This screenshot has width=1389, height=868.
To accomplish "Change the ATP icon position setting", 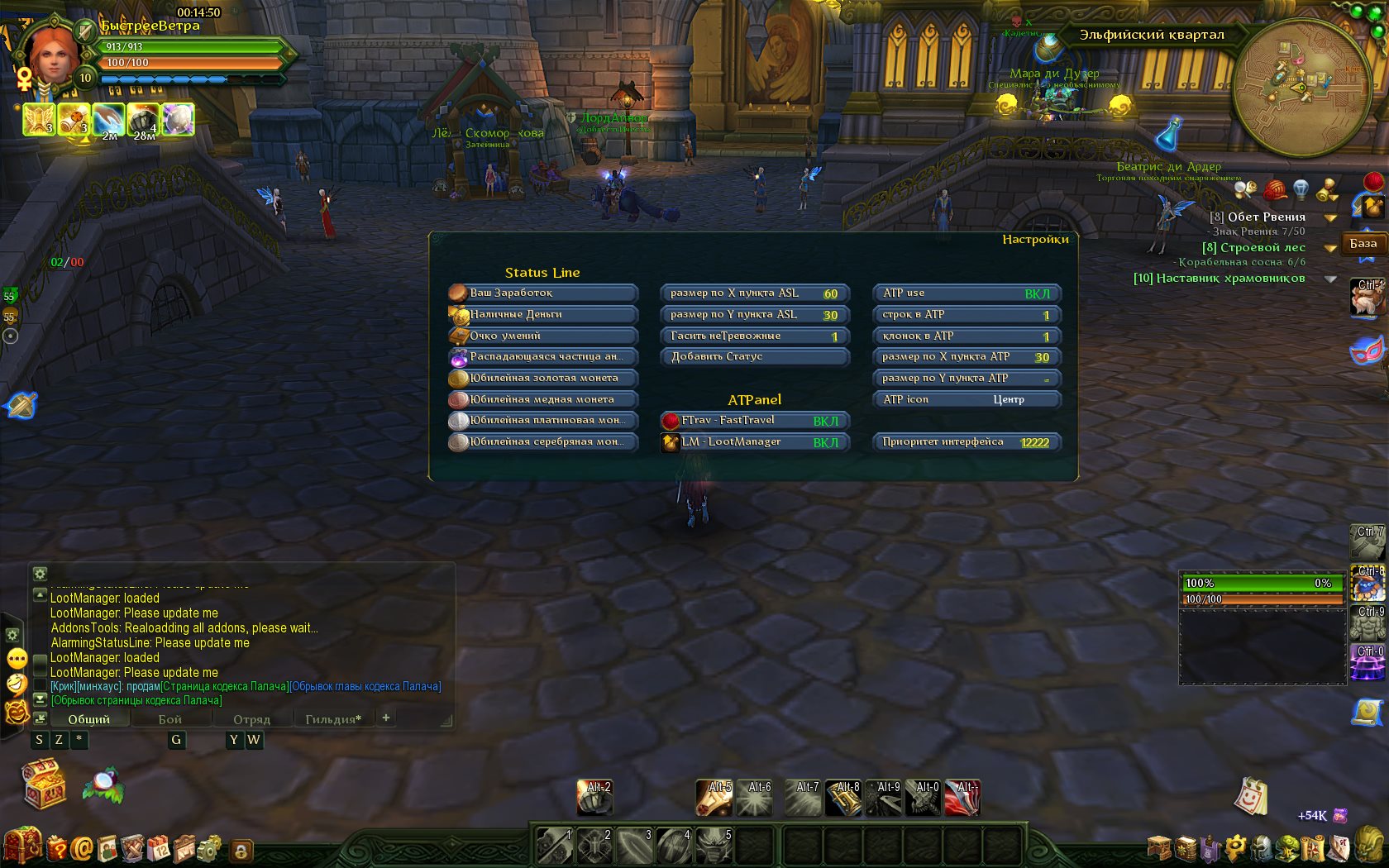I will click(x=966, y=400).
